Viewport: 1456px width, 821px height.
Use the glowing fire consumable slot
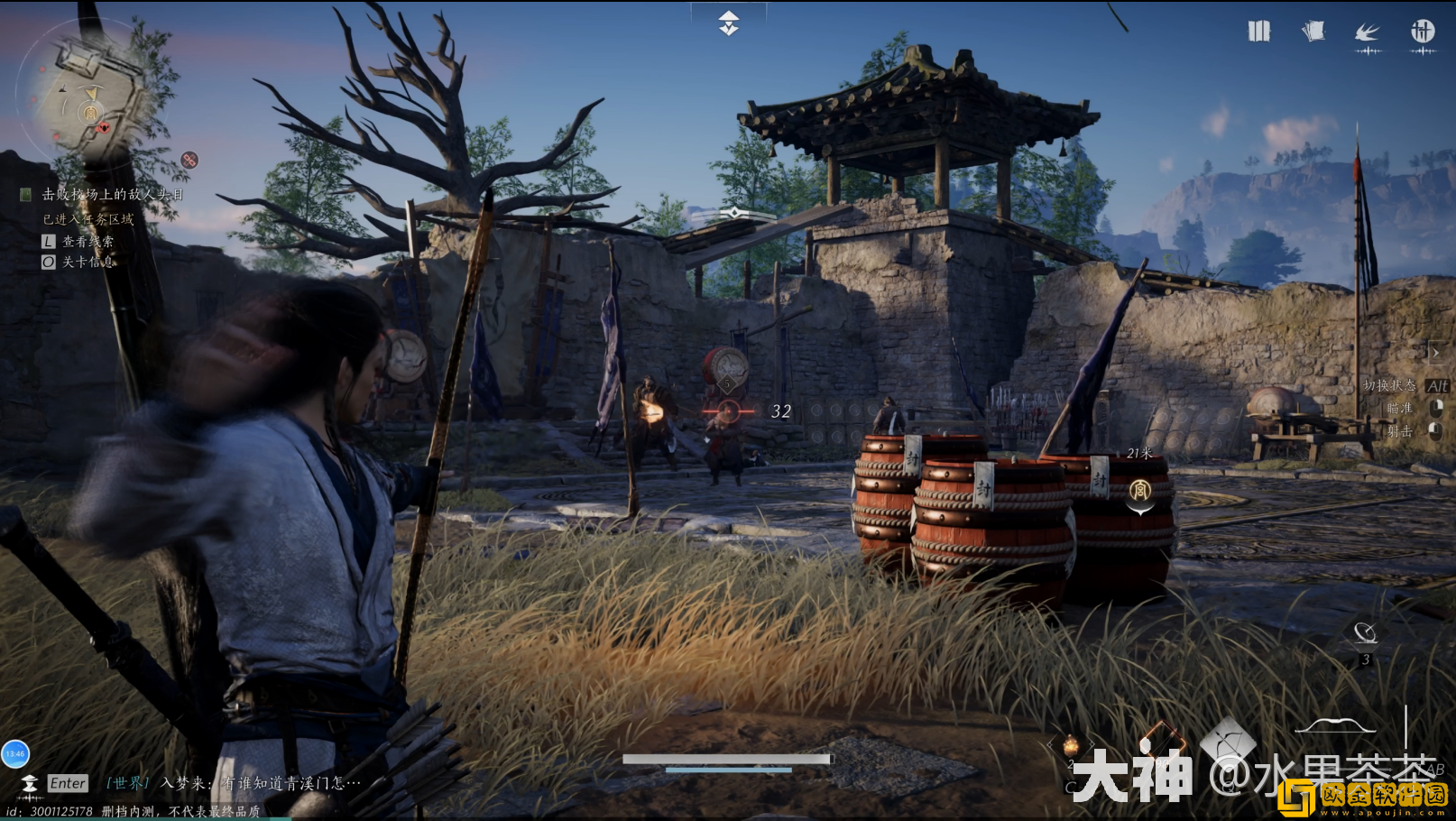point(1071,745)
